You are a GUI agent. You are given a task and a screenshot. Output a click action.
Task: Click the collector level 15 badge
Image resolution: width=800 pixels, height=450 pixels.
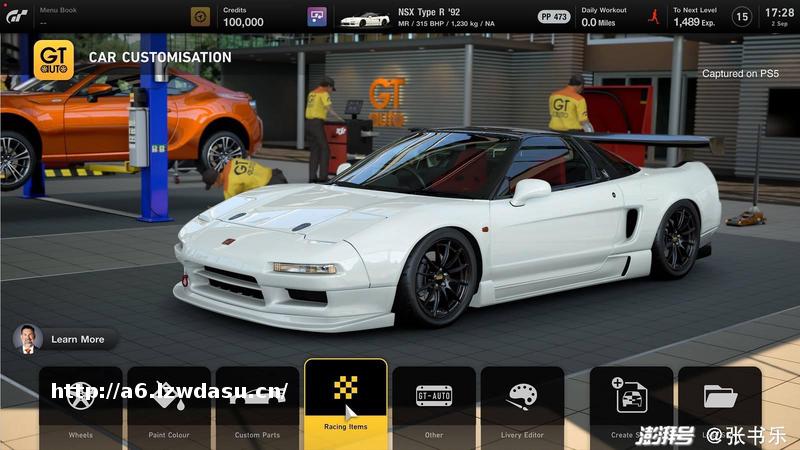[741, 17]
